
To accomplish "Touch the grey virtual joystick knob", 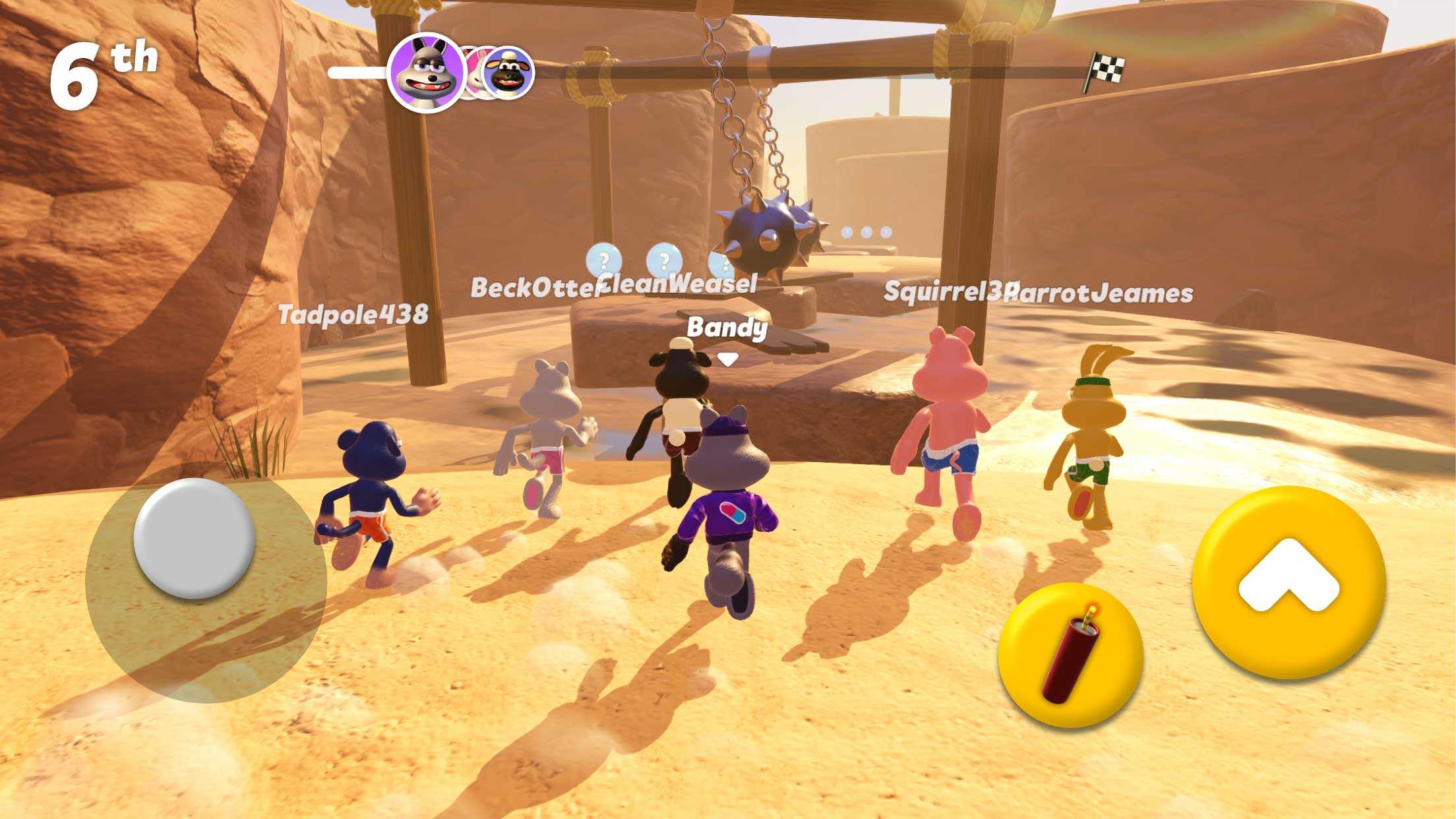I will pyautogui.click(x=194, y=538).
